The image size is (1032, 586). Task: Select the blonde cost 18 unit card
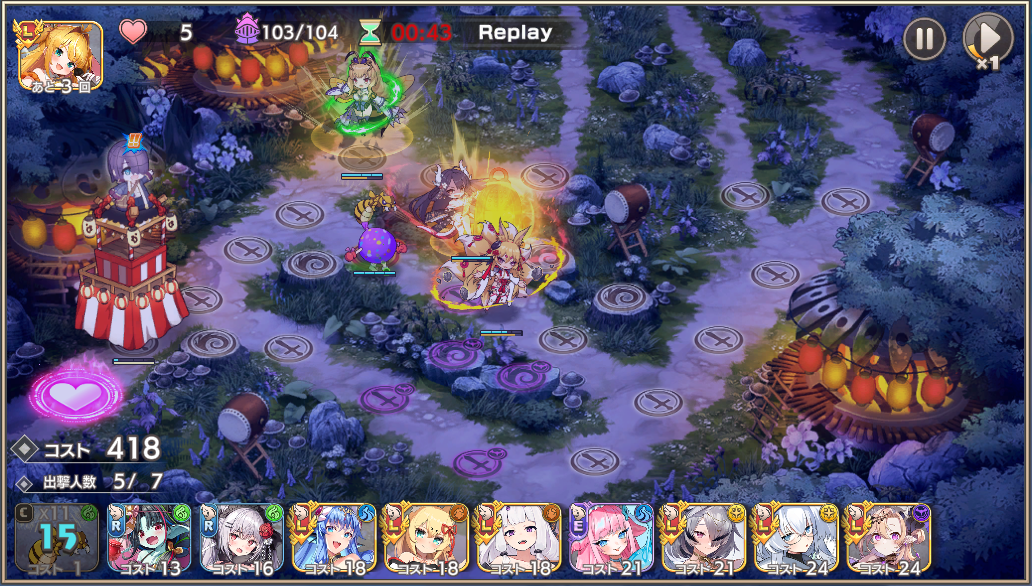[426, 539]
